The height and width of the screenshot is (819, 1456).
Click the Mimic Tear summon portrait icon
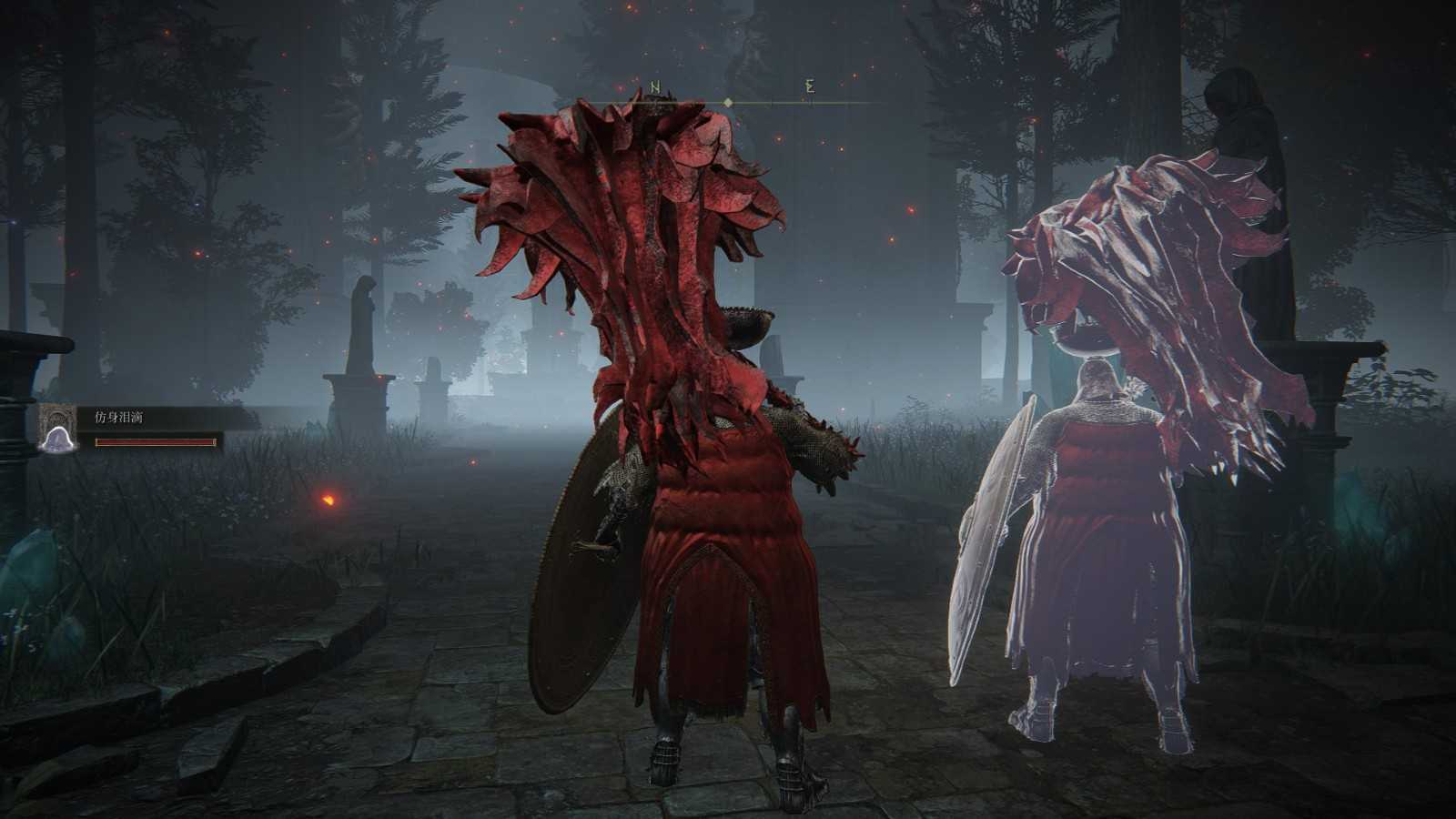[56, 428]
